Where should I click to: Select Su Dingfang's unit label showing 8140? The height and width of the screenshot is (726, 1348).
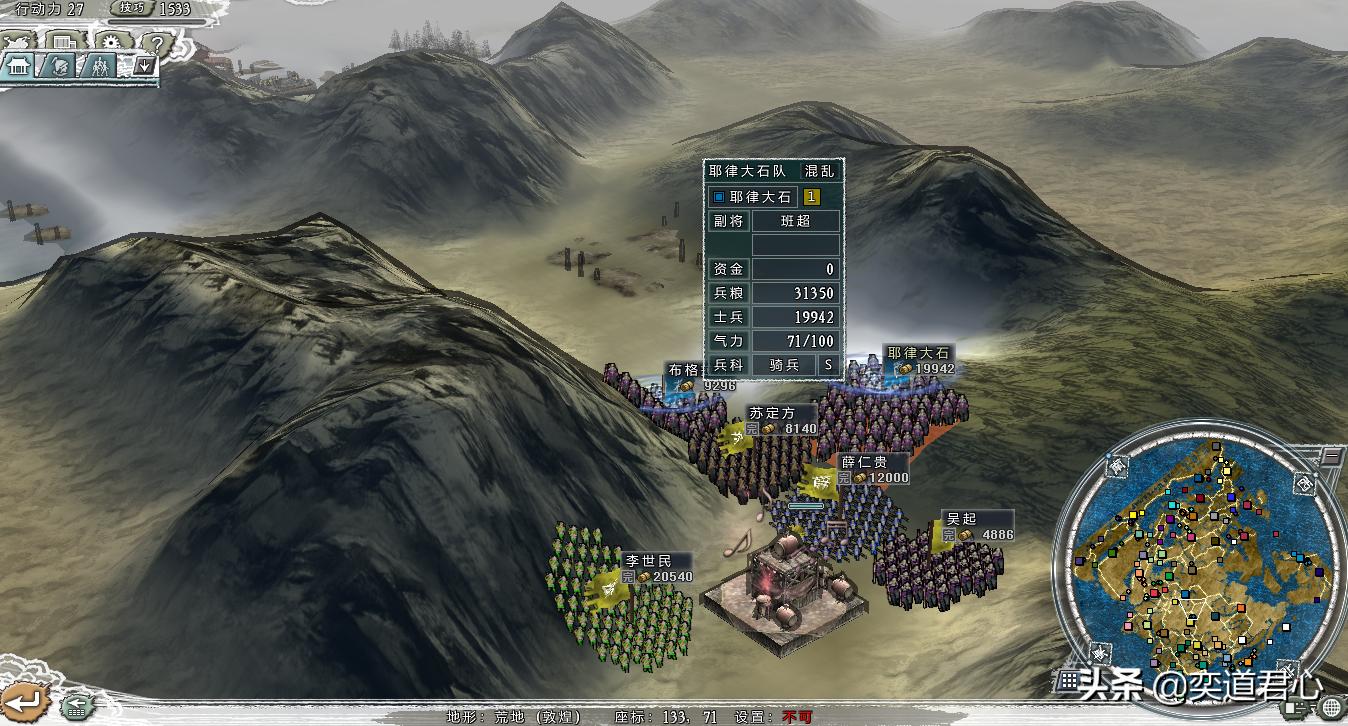point(781,420)
